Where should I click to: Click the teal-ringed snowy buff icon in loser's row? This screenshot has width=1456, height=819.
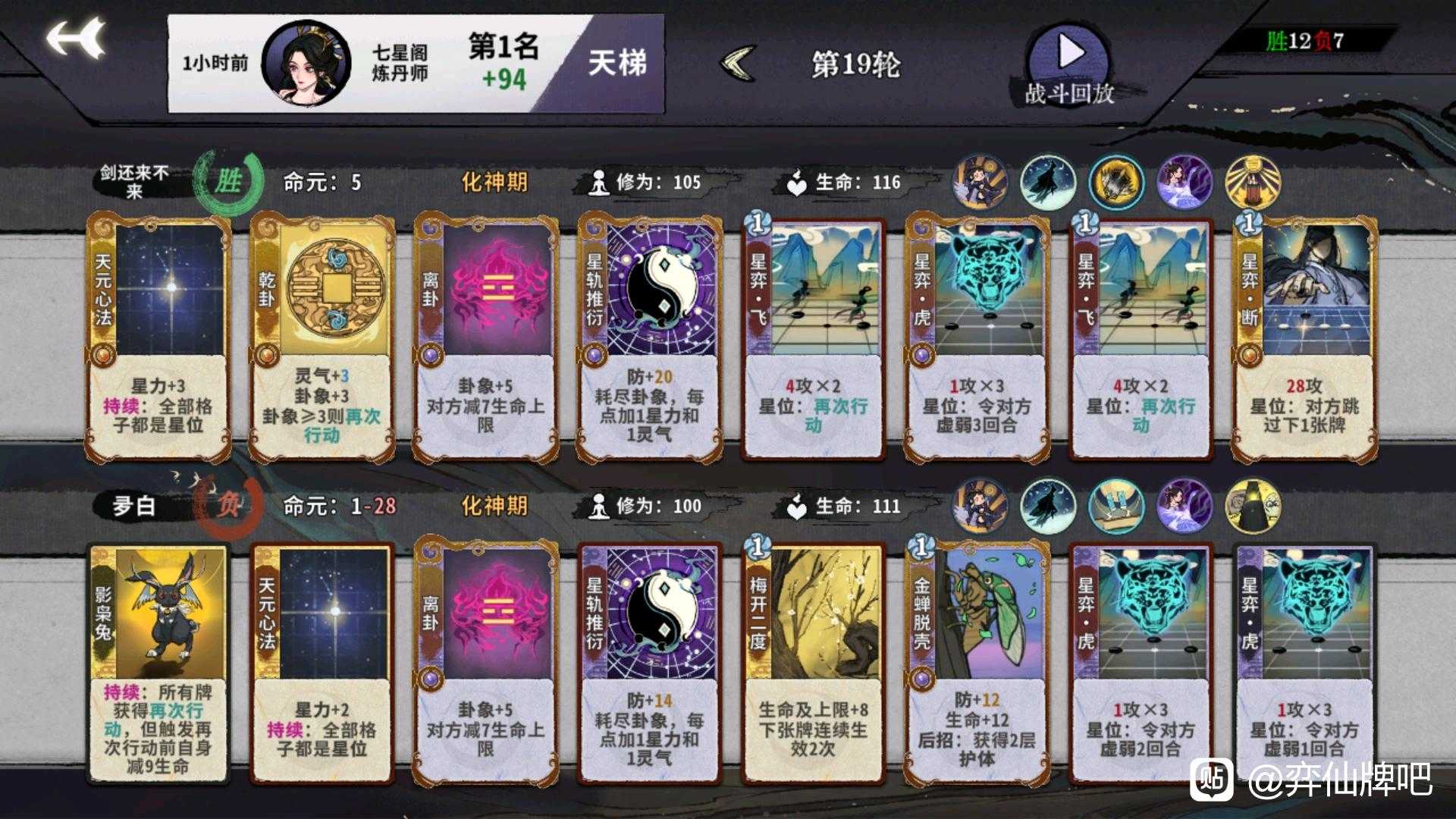point(1050,507)
